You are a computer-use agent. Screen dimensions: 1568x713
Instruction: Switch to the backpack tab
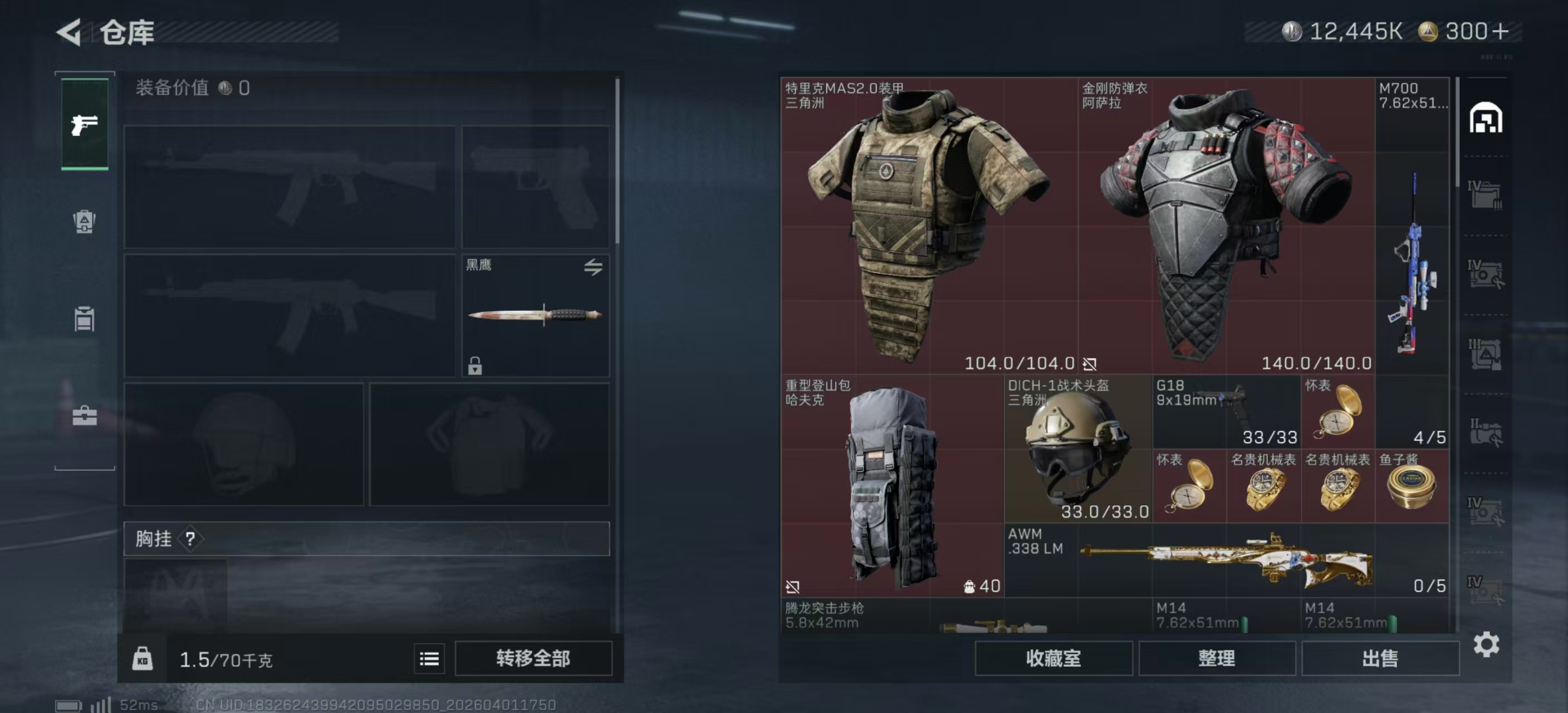(85, 222)
